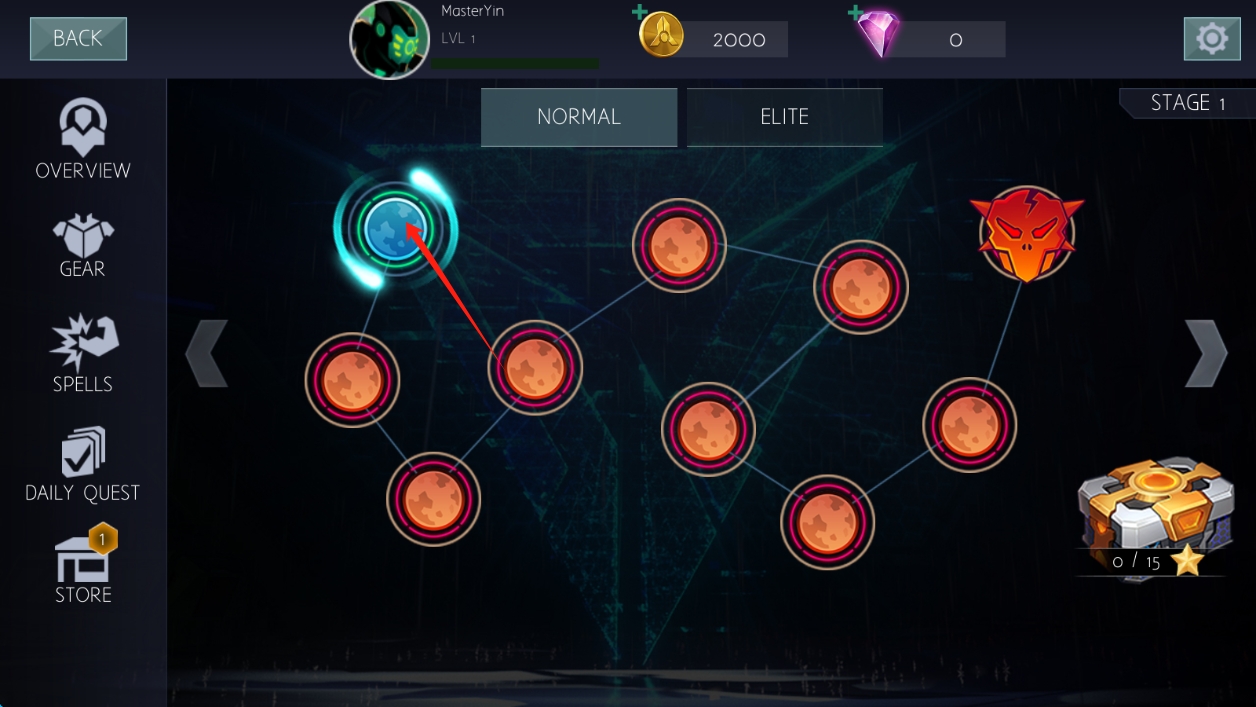
Task: Switch to the ELITE difficulty tab
Action: tap(784, 117)
